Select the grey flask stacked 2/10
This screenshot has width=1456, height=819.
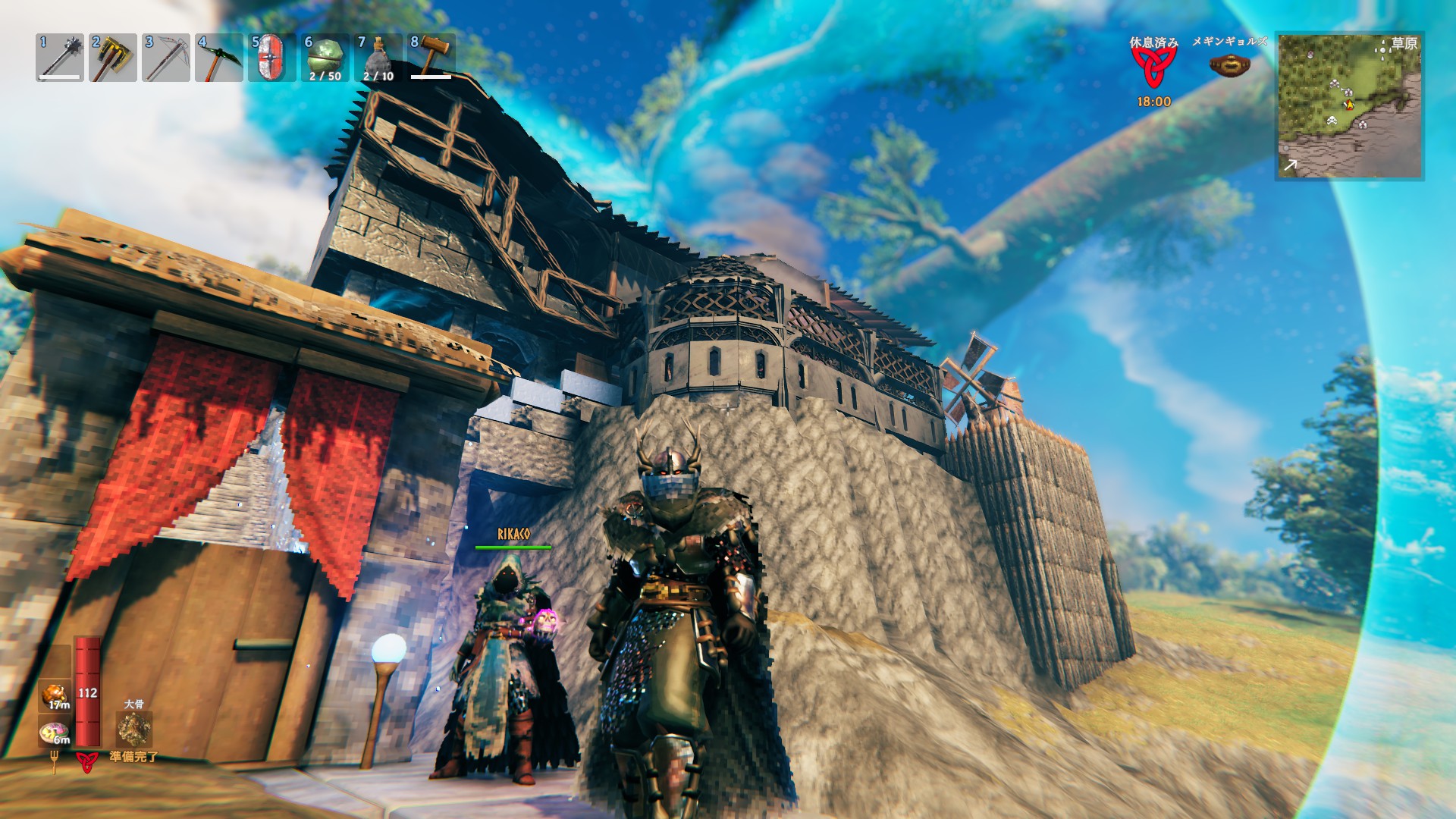tap(378, 58)
